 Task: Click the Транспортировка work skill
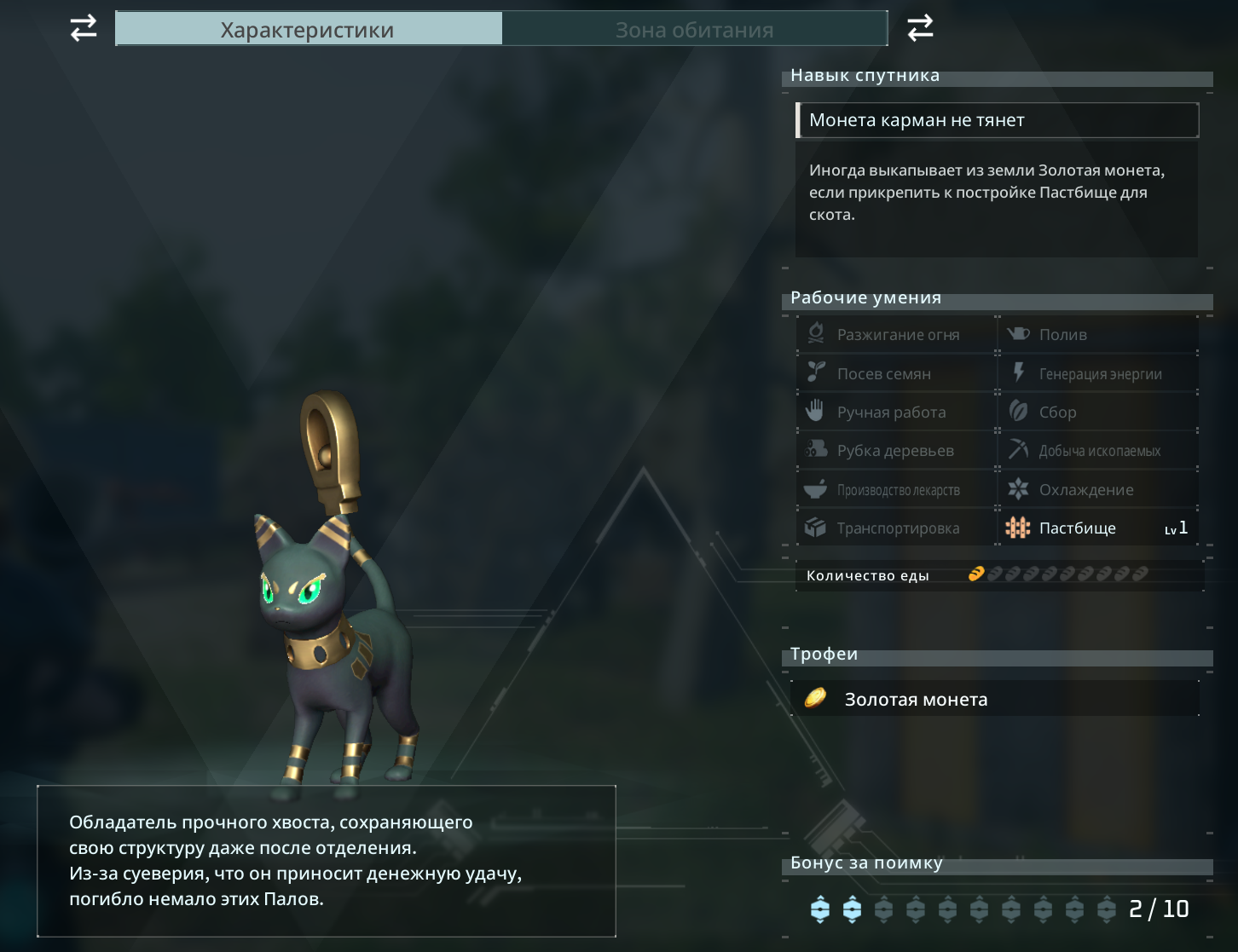click(897, 528)
